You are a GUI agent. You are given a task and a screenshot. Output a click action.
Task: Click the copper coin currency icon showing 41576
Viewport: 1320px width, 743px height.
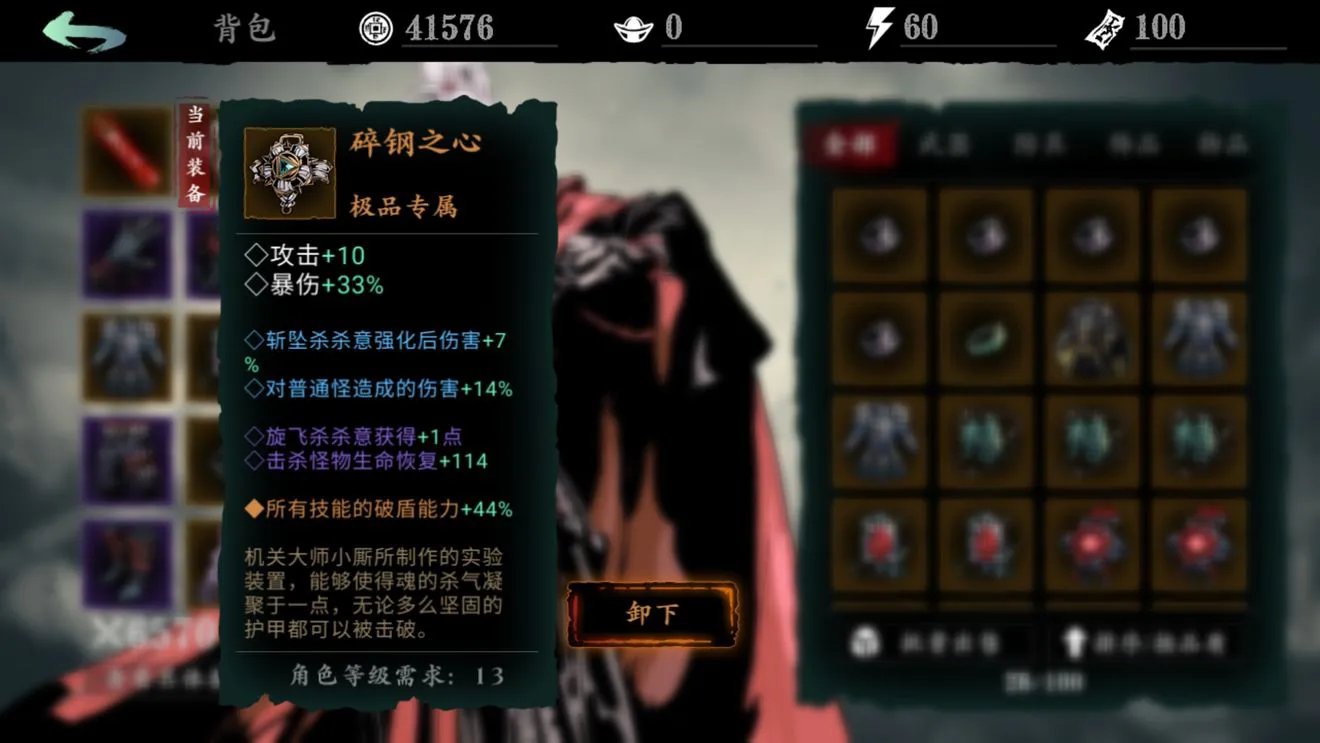[x=375, y=27]
